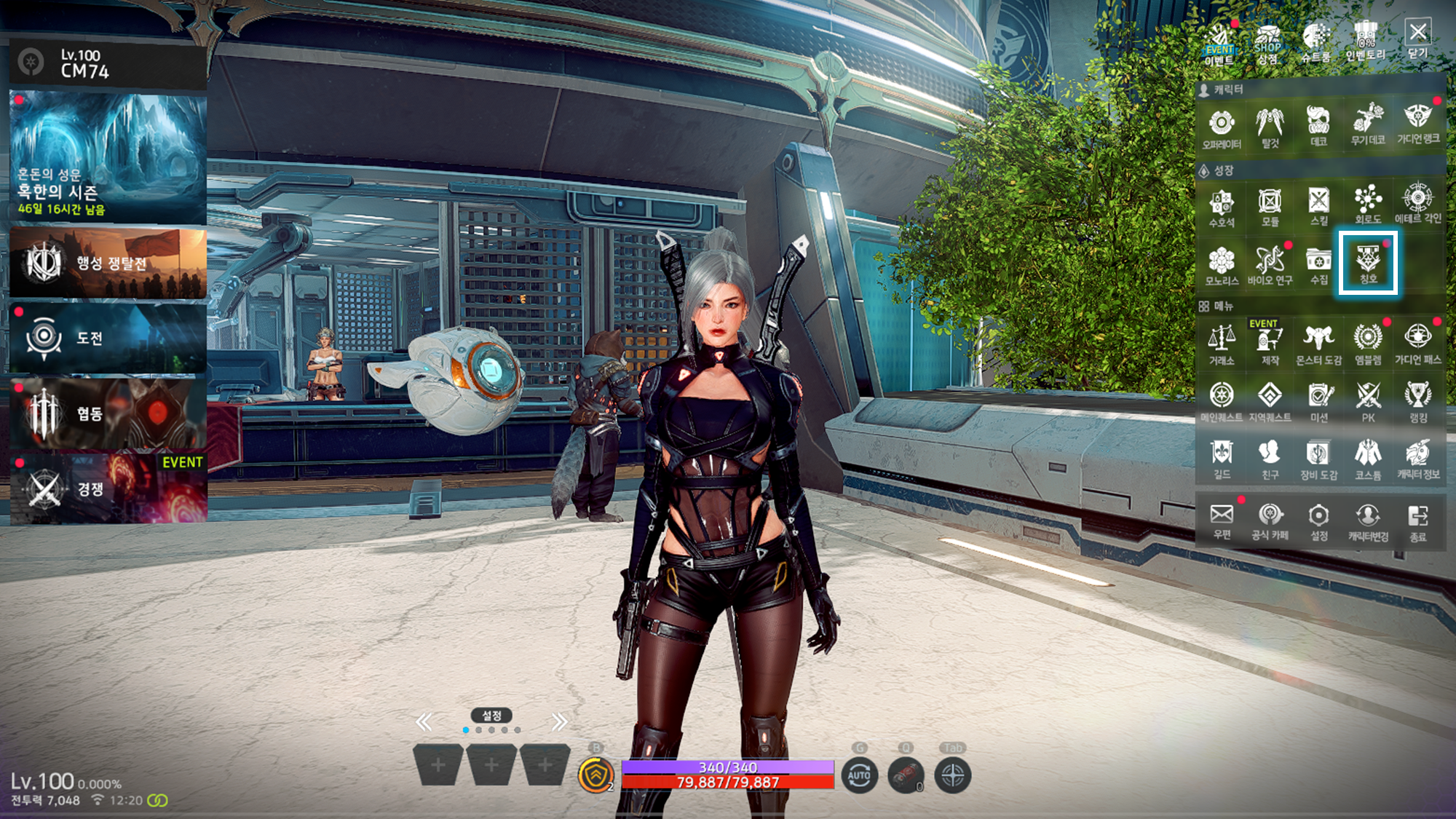
Task: Open the 혹한의 시즌 season banner
Action: [108, 157]
